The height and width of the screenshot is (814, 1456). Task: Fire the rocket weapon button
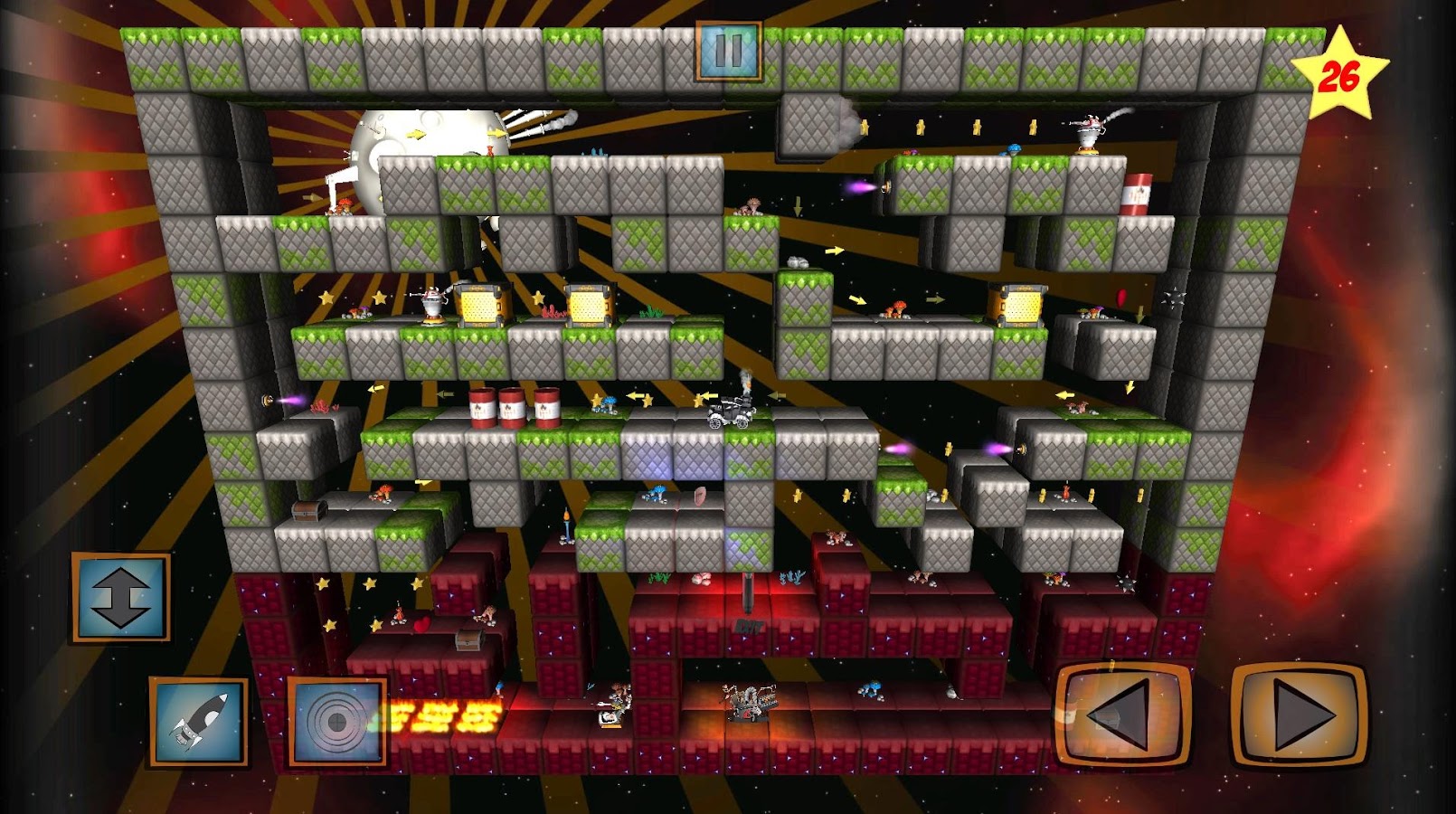199,722
